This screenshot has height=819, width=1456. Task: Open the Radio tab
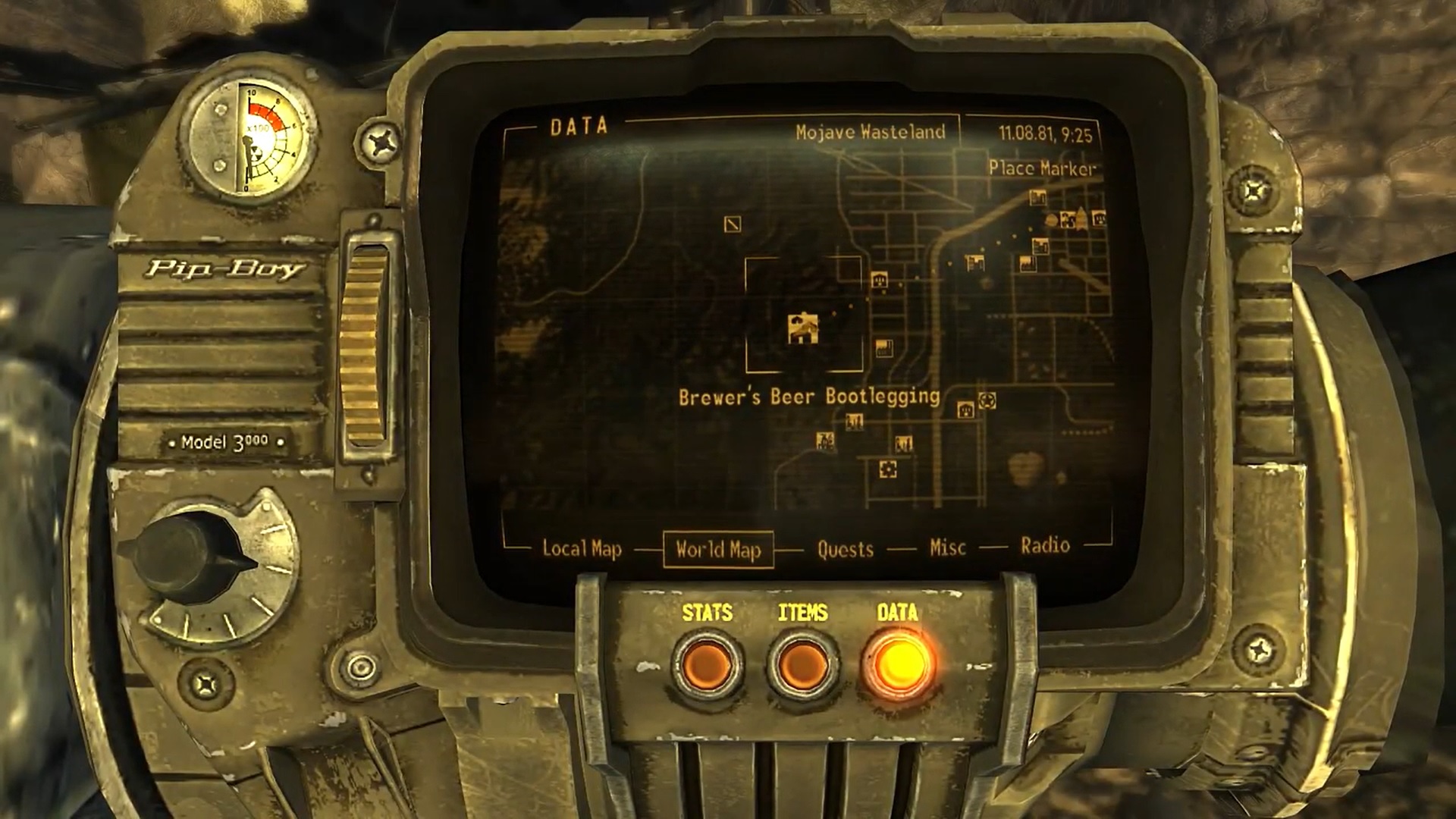(x=1045, y=546)
